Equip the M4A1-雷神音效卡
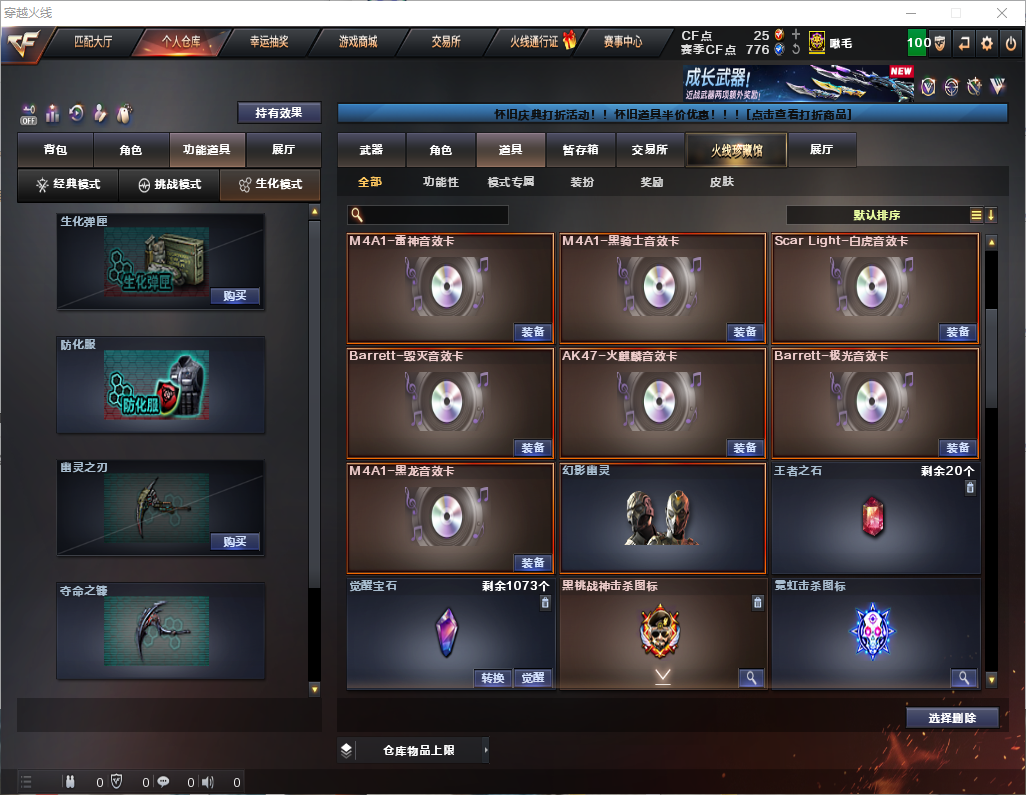The image size is (1026, 795). tap(533, 332)
